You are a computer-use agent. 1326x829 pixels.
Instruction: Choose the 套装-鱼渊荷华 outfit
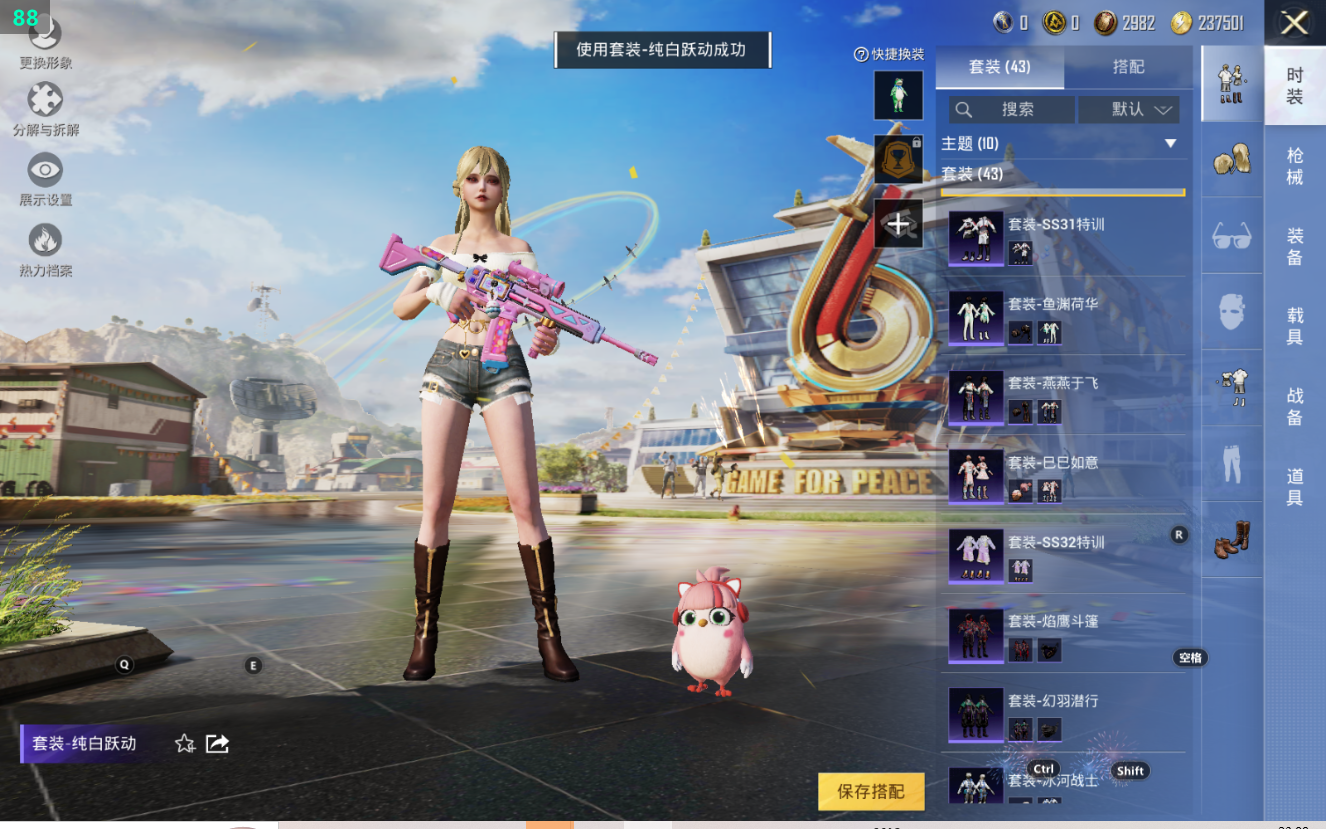point(1062,318)
